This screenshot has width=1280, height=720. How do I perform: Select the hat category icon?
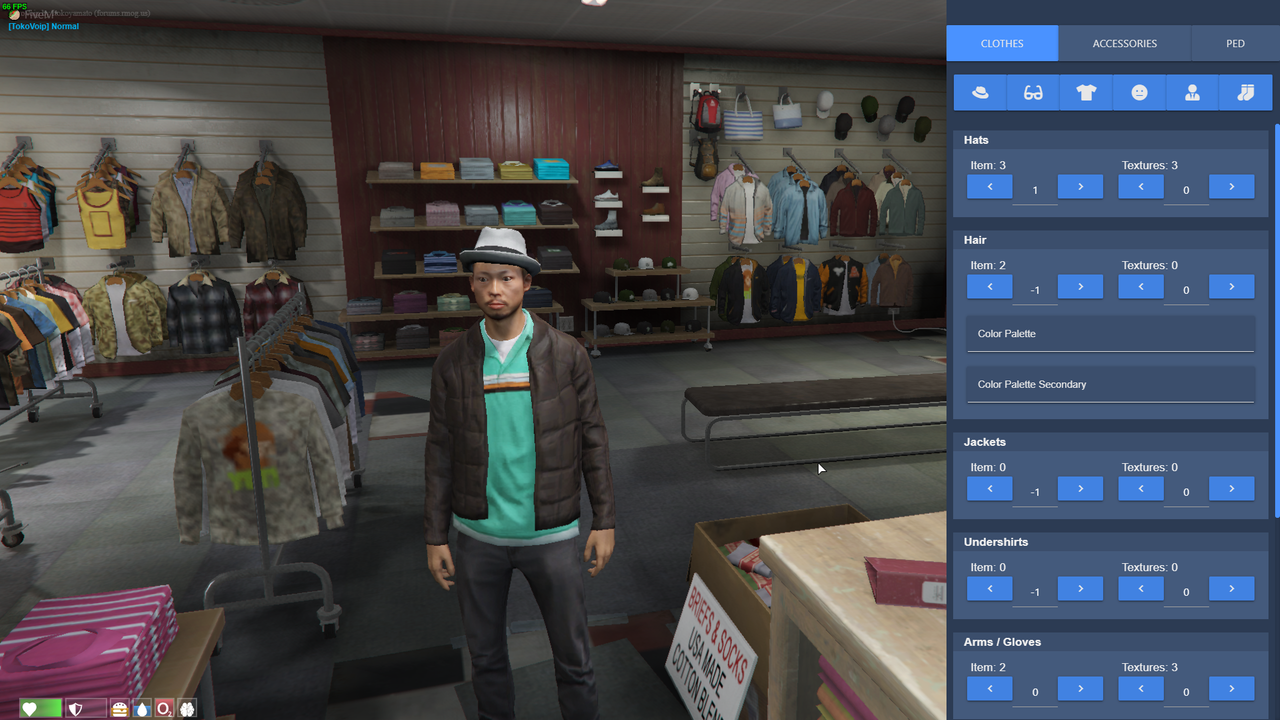point(980,93)
